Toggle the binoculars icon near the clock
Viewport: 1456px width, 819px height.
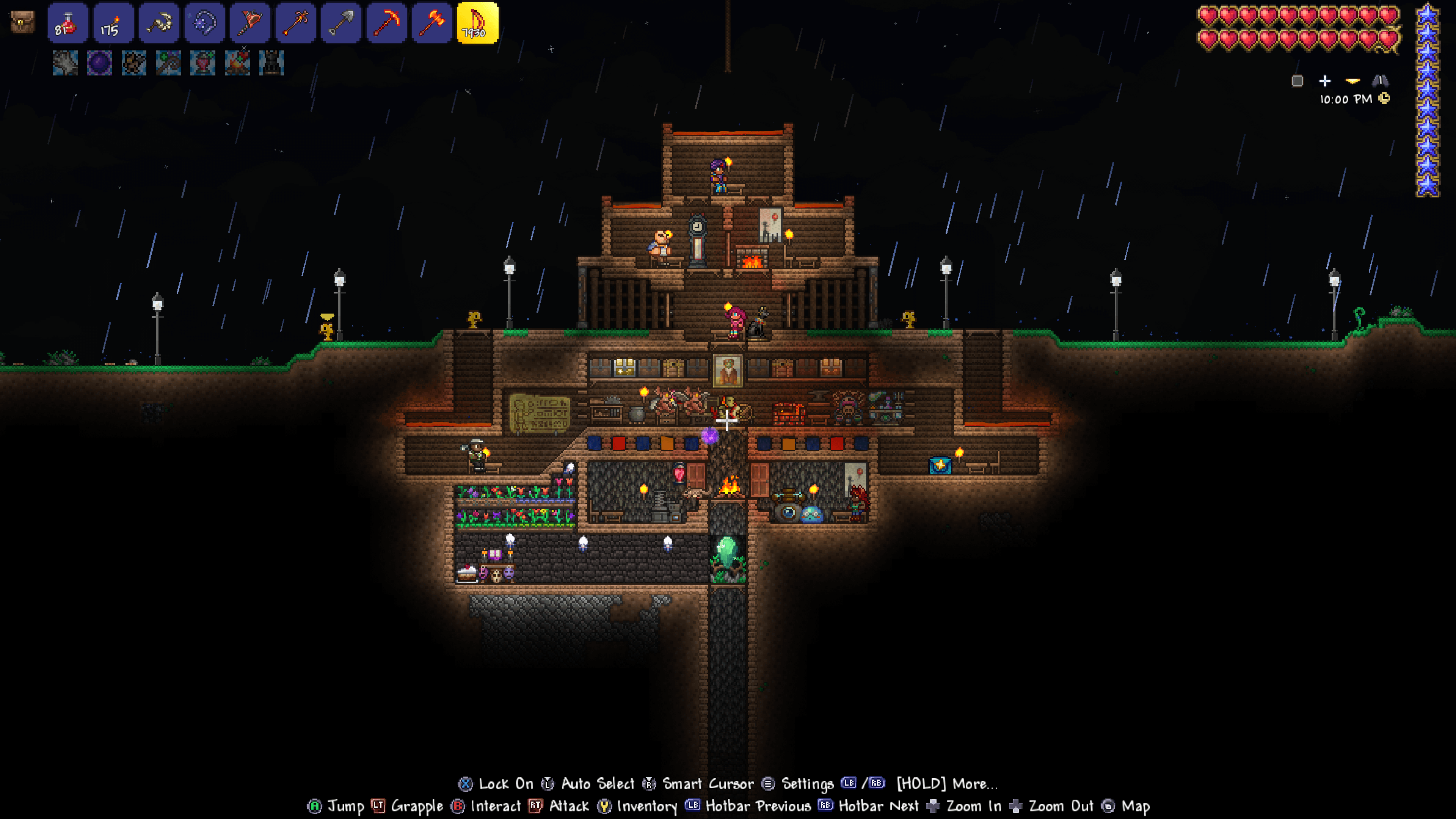coord(1380,81)
